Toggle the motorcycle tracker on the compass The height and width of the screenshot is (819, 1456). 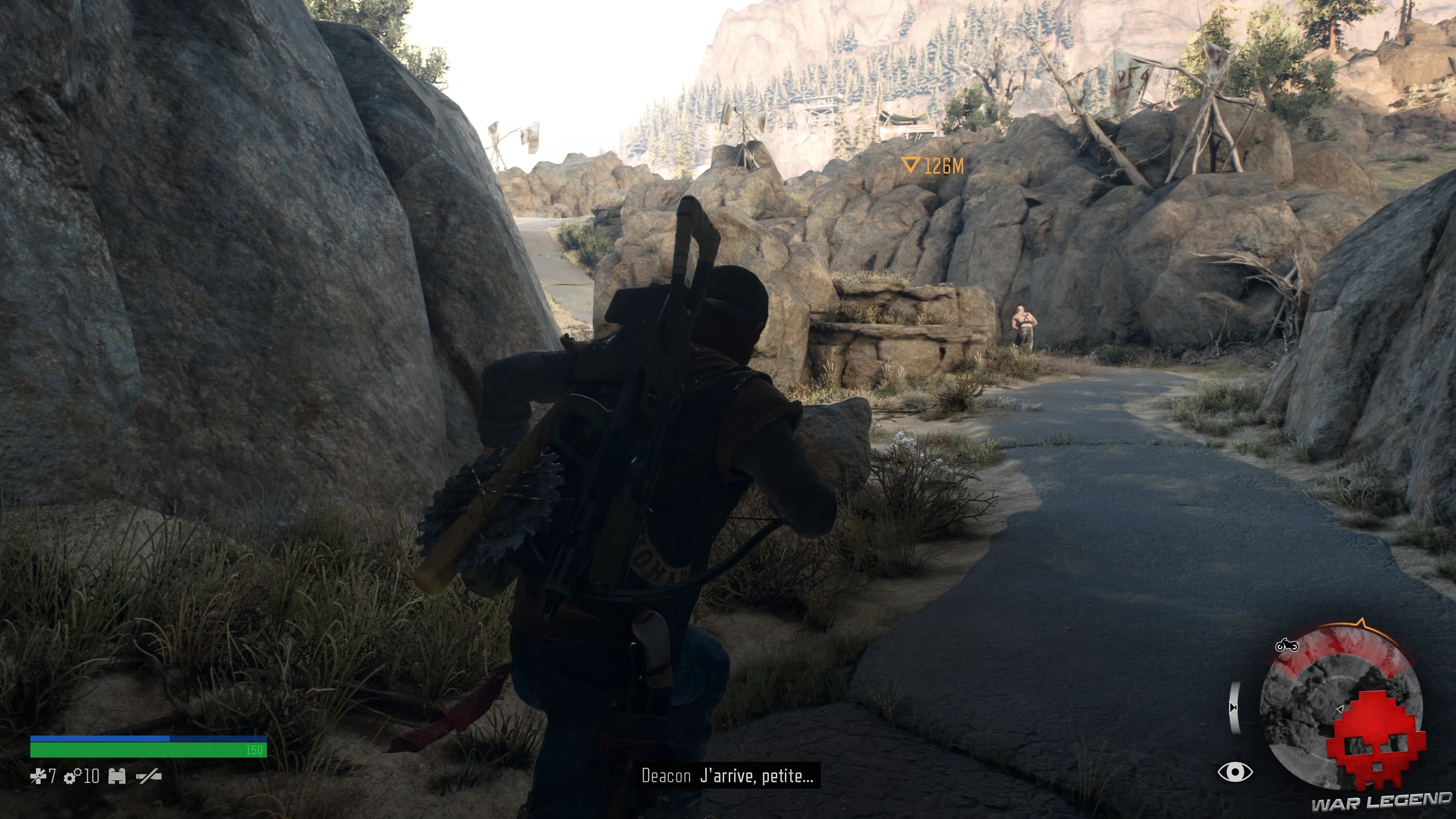1287,646
